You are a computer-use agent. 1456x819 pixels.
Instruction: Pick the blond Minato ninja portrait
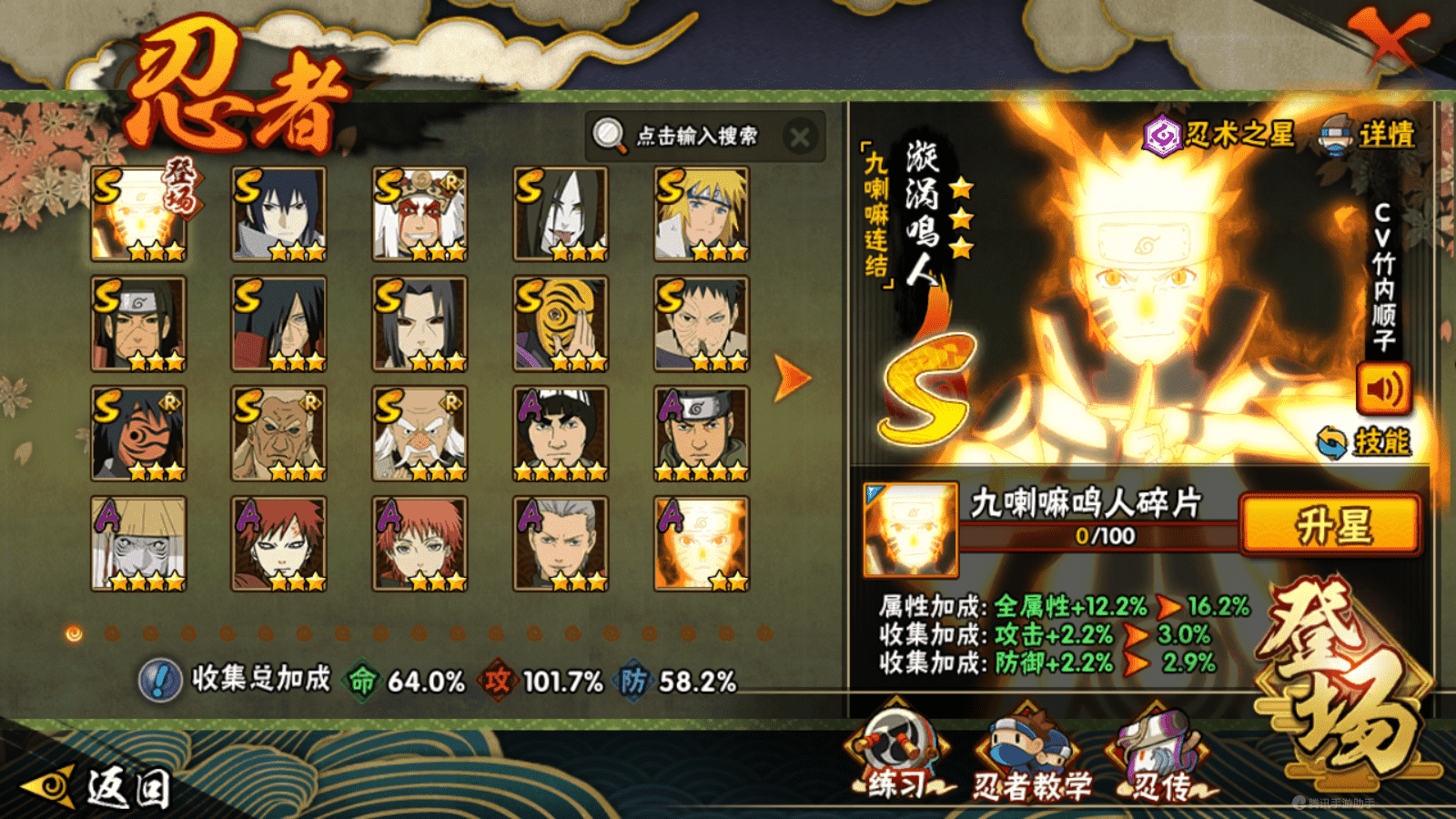pos(701,215)
